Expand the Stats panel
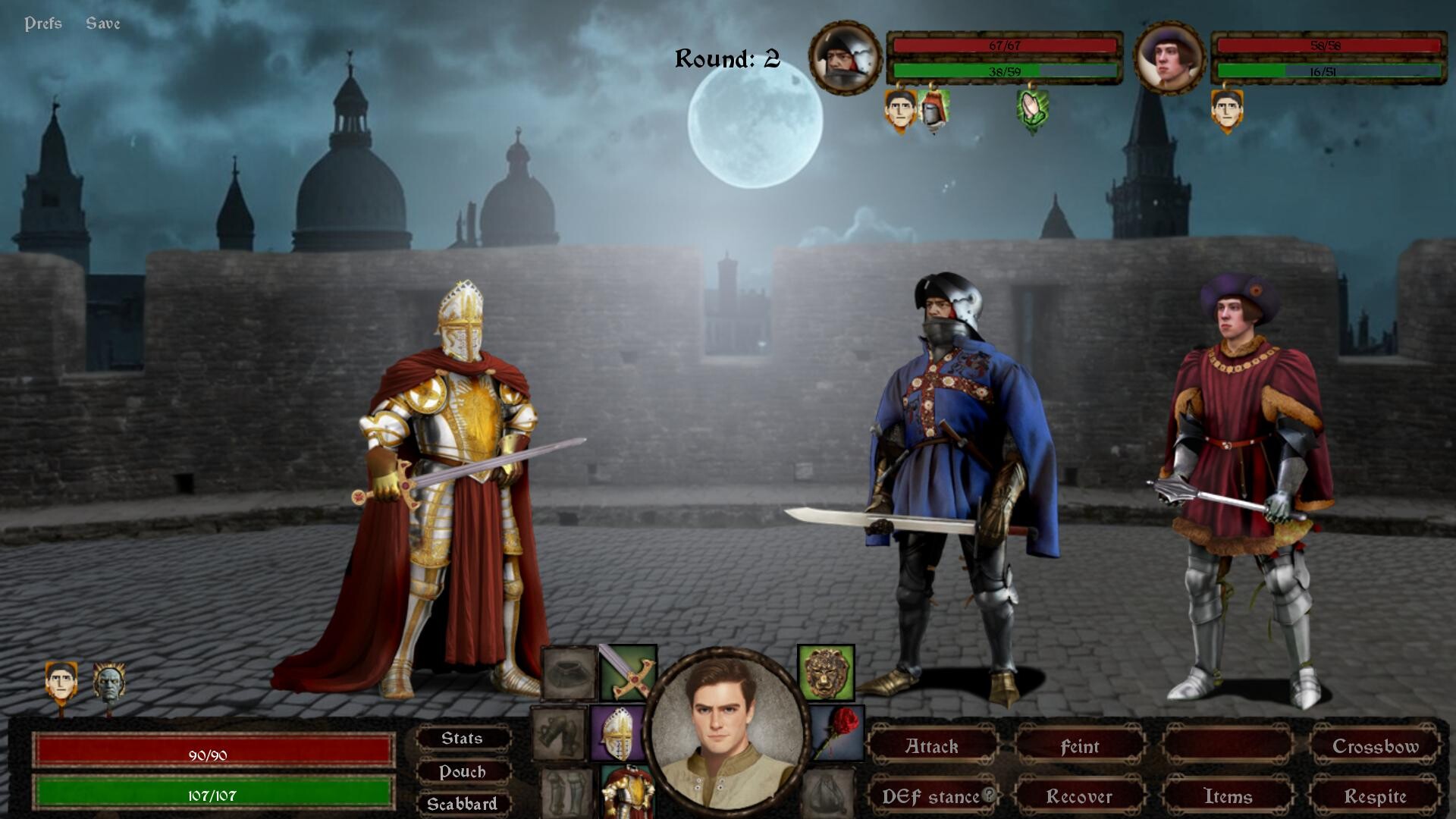The image size is (1456, 819). coord(462,738)
